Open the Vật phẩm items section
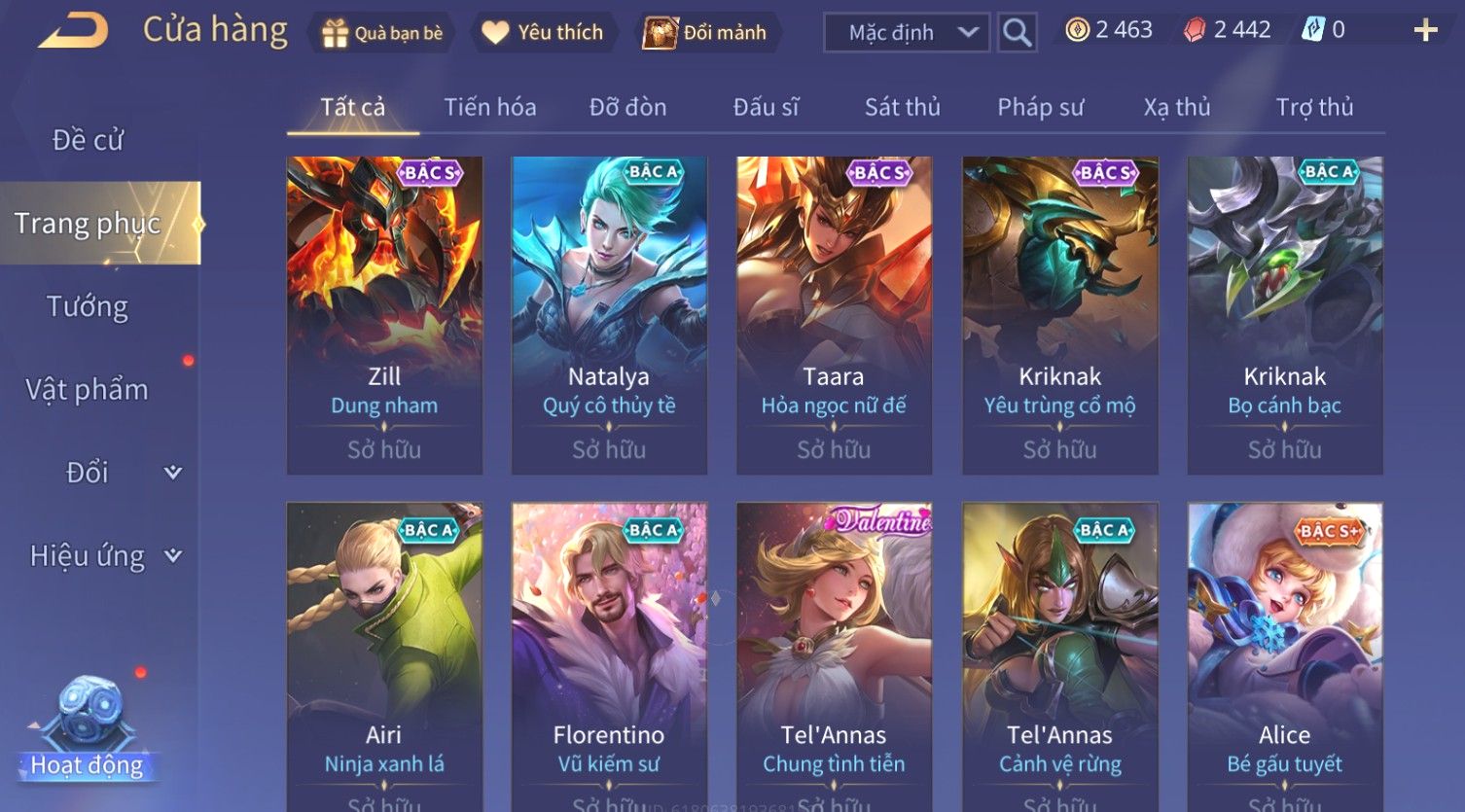This screenshot has height=812, width=1465. [x=88, y=390]
